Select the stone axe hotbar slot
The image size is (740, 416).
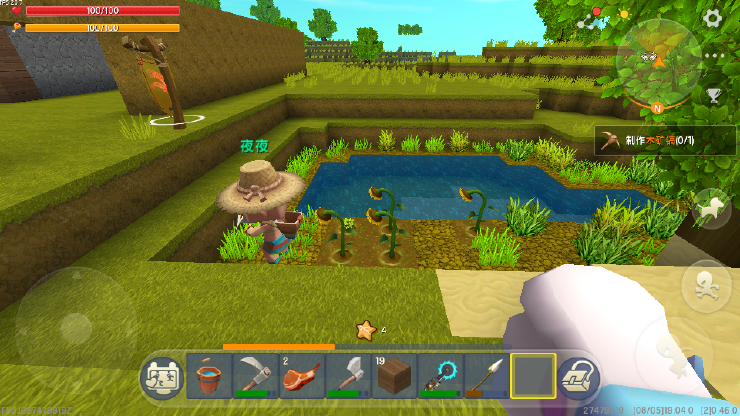pos(346,377)
